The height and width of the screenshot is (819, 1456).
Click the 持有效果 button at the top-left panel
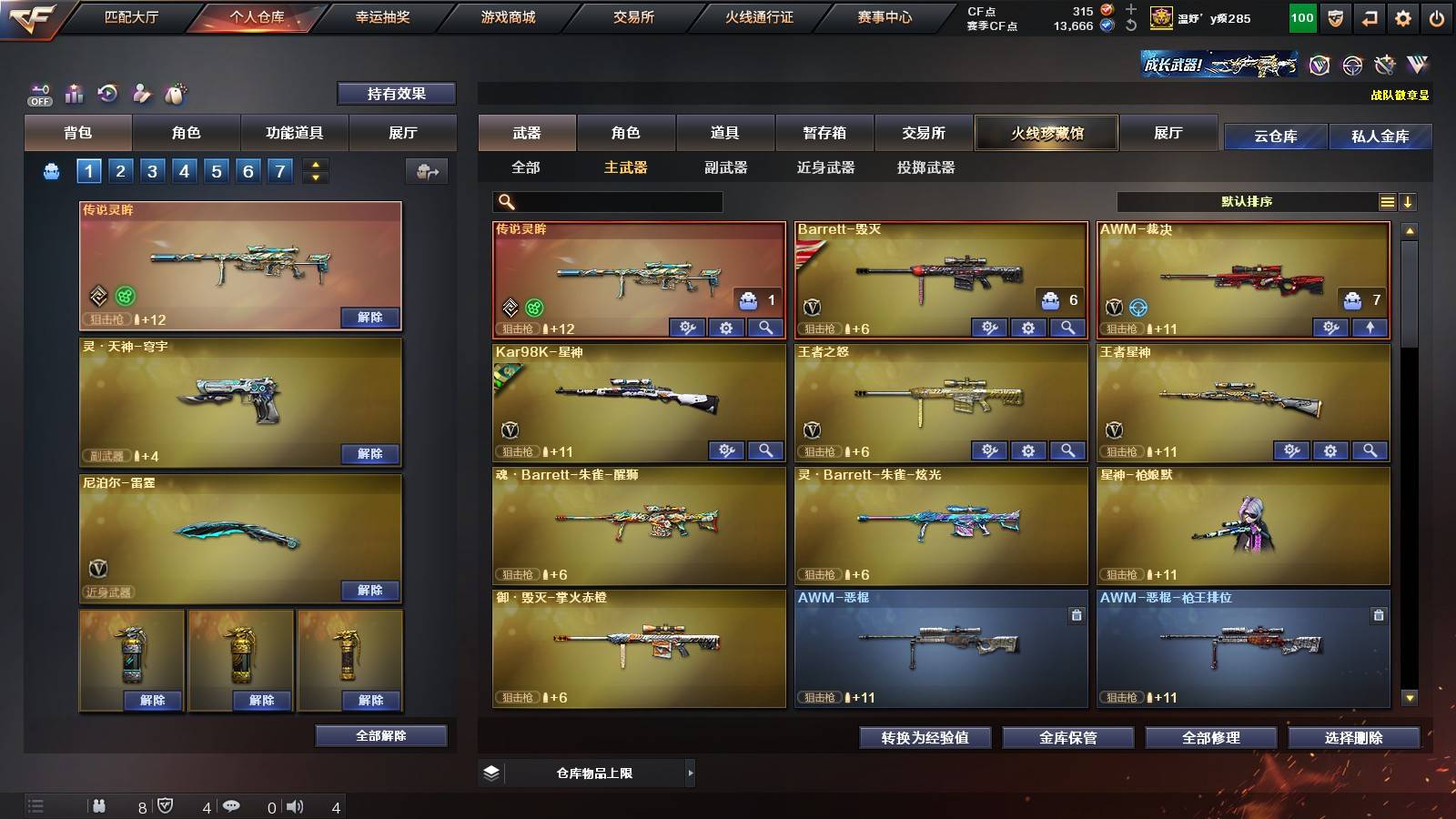tap(398, 93)
